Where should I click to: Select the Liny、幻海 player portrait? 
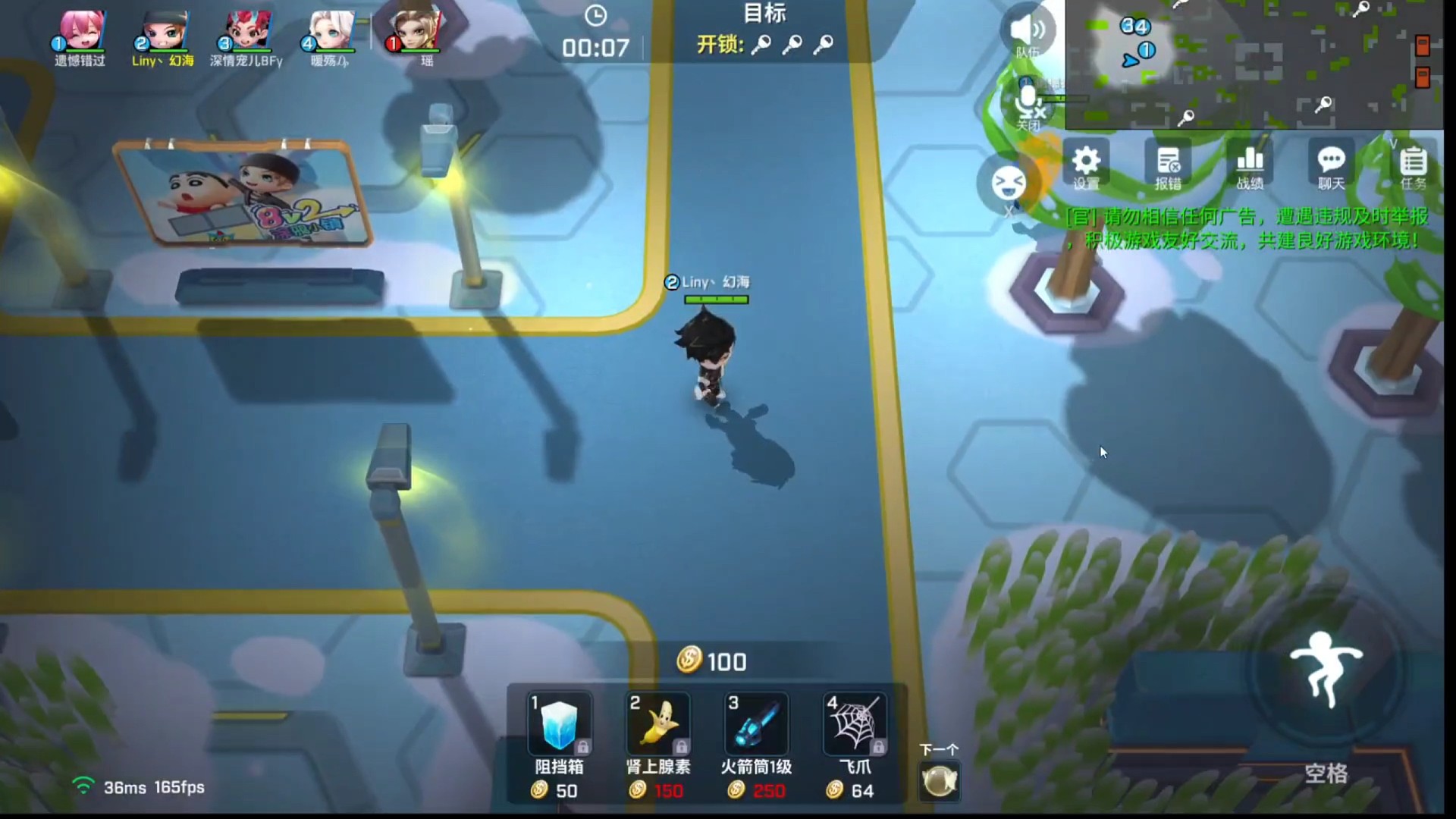point(164,32)
